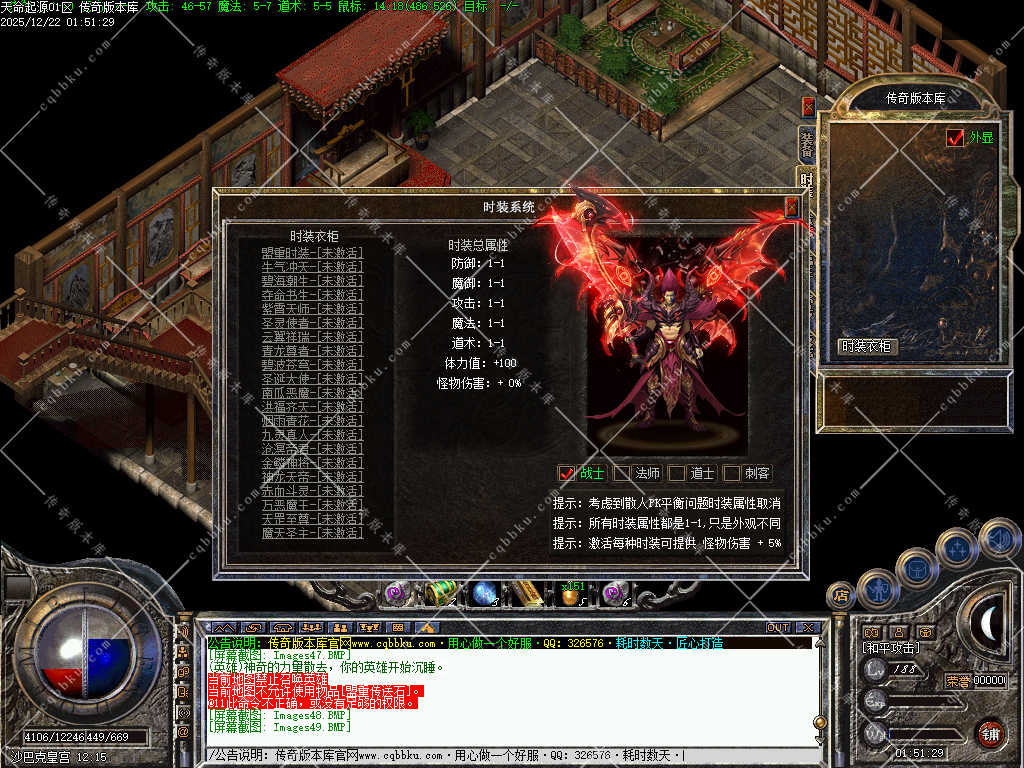Toggle the 外显 appearance display checkbox

tap(955, 138)
